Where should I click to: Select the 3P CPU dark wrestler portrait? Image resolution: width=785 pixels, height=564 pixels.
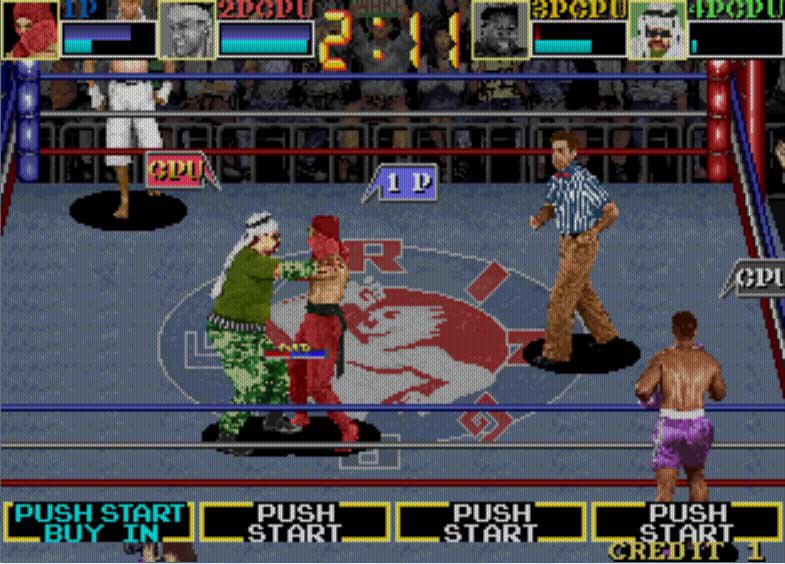[501, 31]
